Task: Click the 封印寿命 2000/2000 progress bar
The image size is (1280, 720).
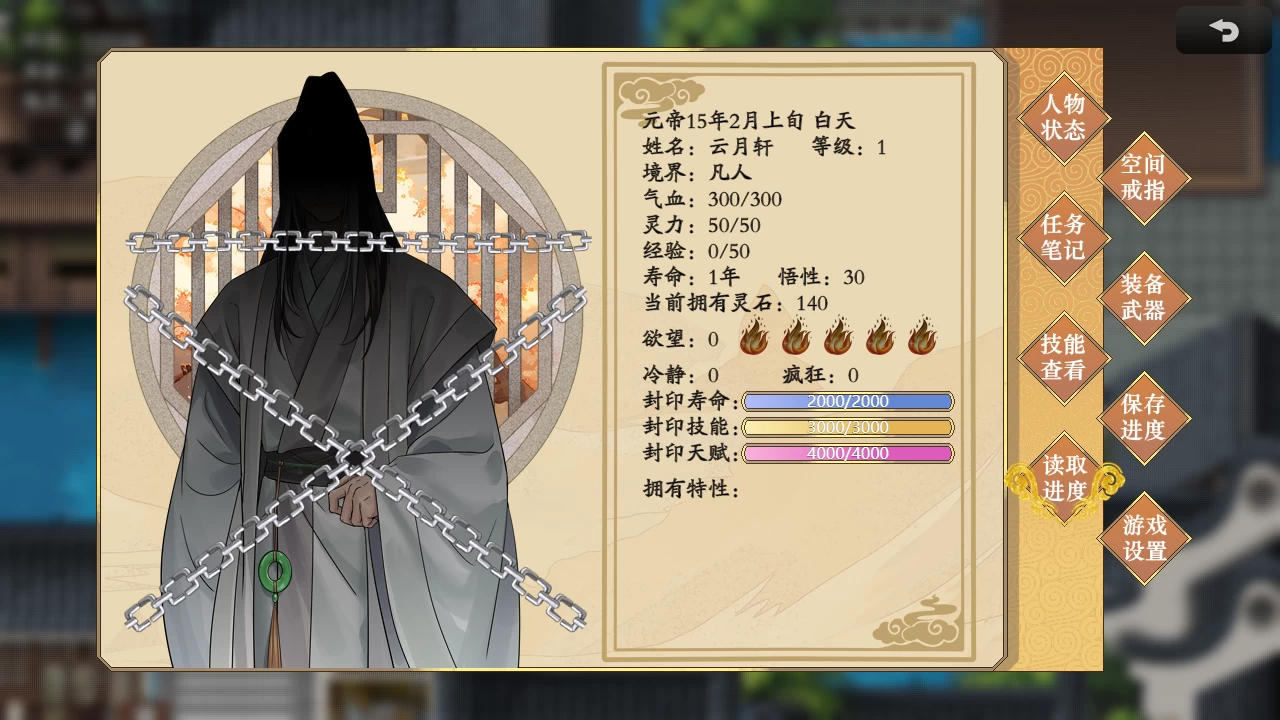Action: pos(848,400)
